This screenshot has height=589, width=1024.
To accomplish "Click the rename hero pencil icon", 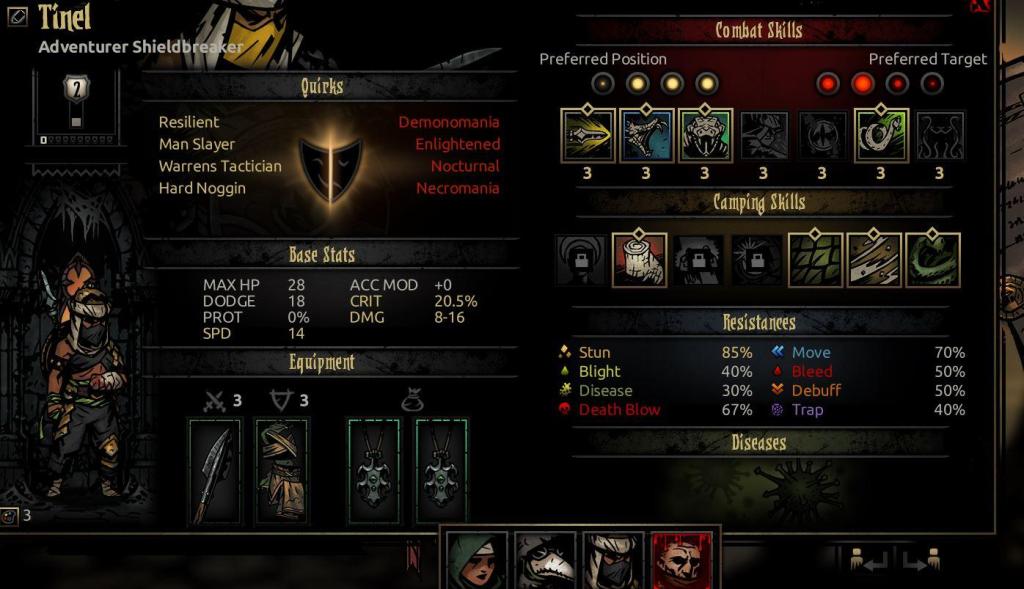I will [x=17, y=18].
